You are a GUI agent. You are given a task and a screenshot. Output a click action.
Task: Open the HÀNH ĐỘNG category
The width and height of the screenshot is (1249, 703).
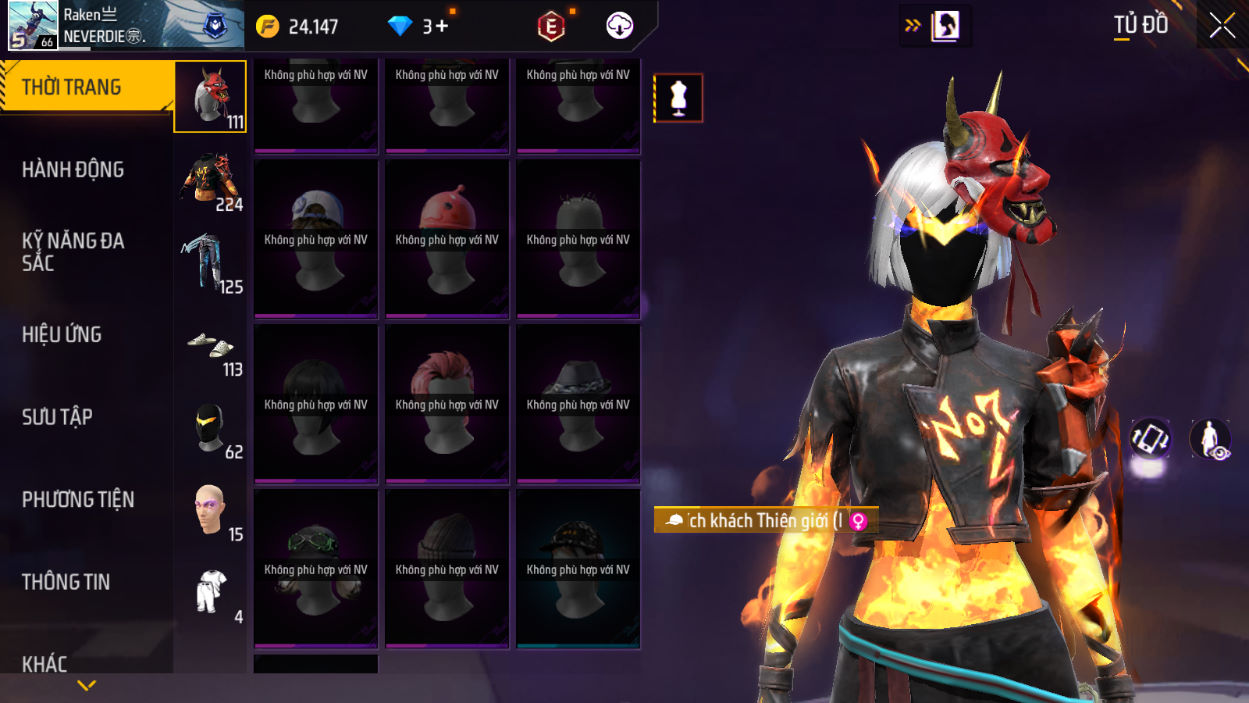73,170
